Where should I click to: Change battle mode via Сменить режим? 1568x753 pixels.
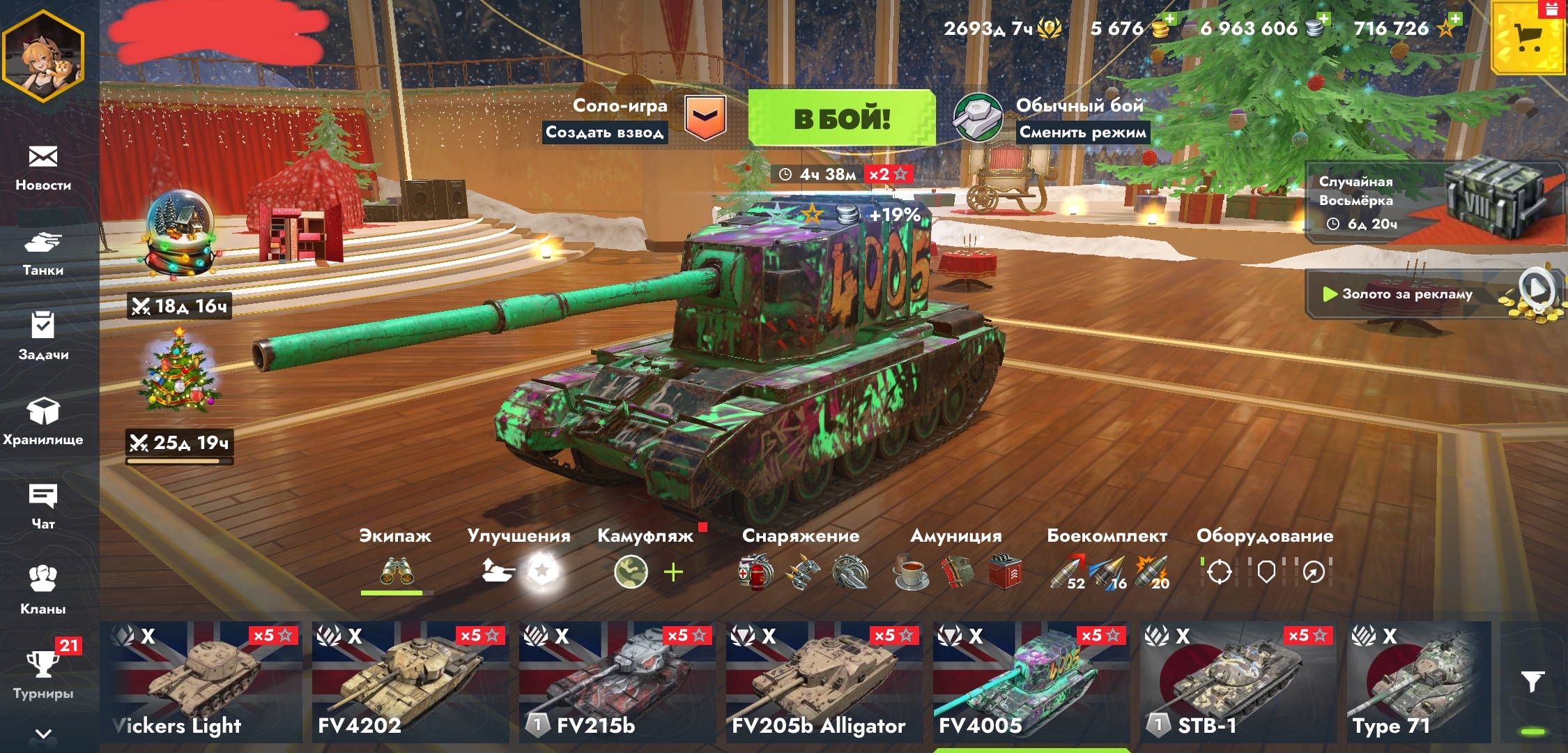coord(1082,132)
